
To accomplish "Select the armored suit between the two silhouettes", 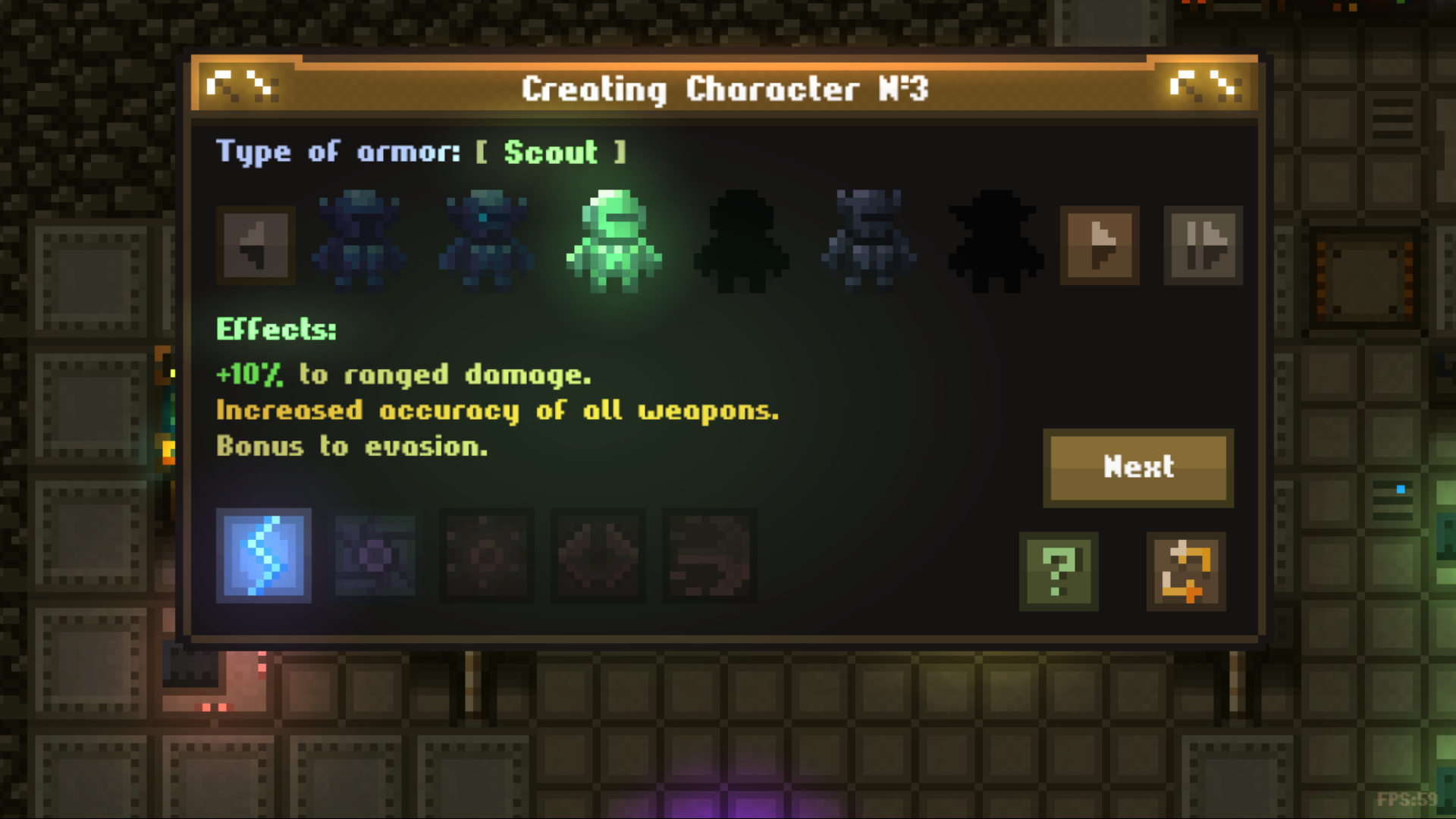I will click(868, 243).
